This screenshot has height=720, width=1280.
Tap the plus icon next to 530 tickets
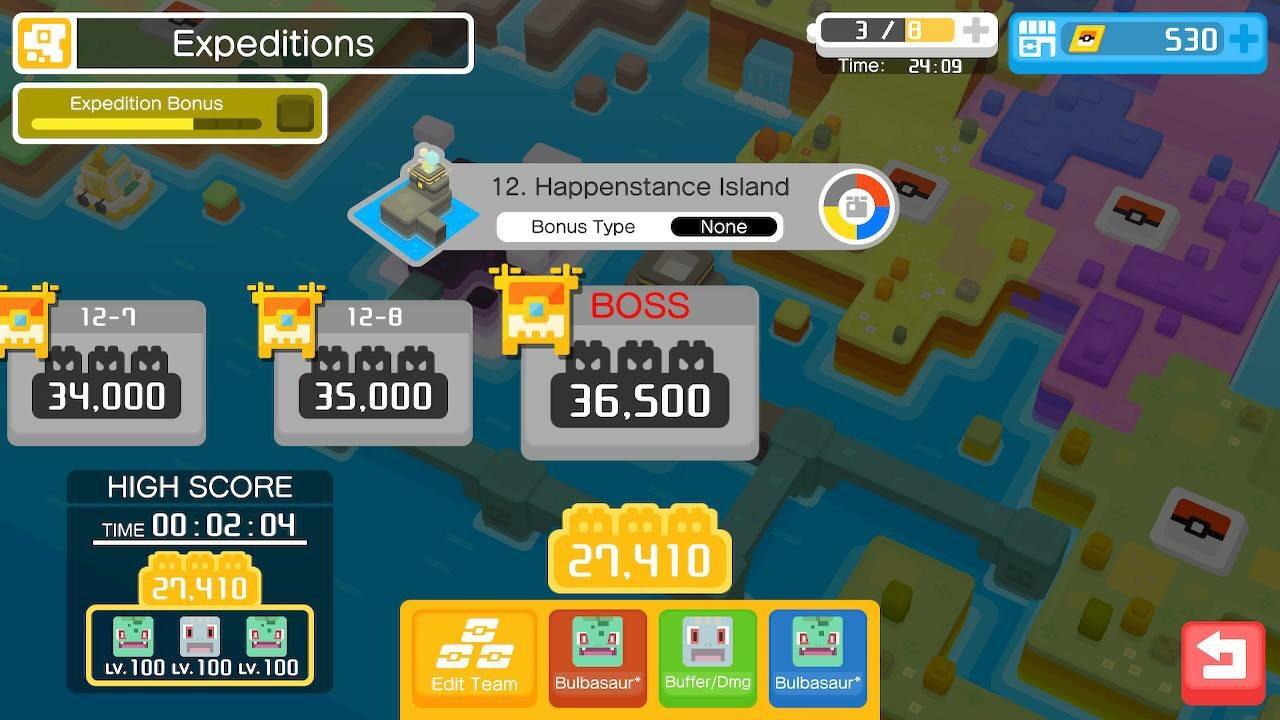[1243, 40]
